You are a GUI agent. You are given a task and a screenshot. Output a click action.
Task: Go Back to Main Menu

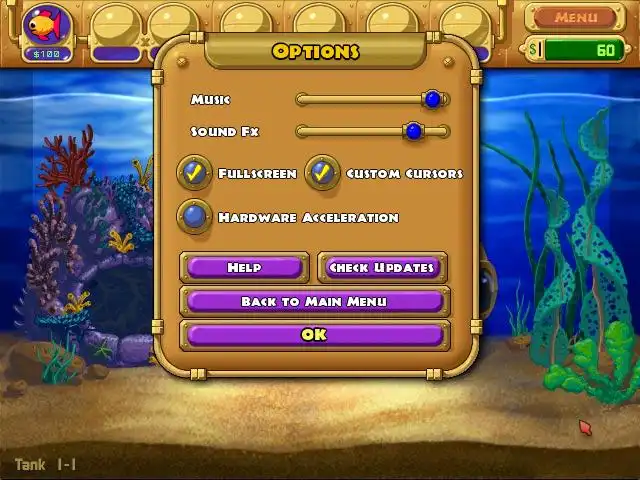point(314,301)
